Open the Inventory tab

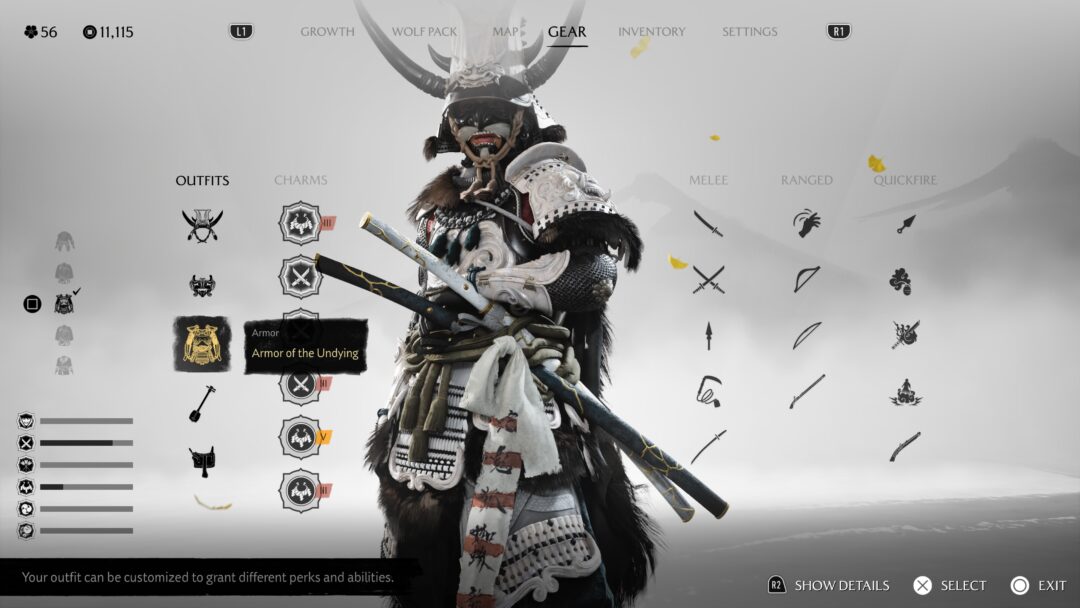651,32
